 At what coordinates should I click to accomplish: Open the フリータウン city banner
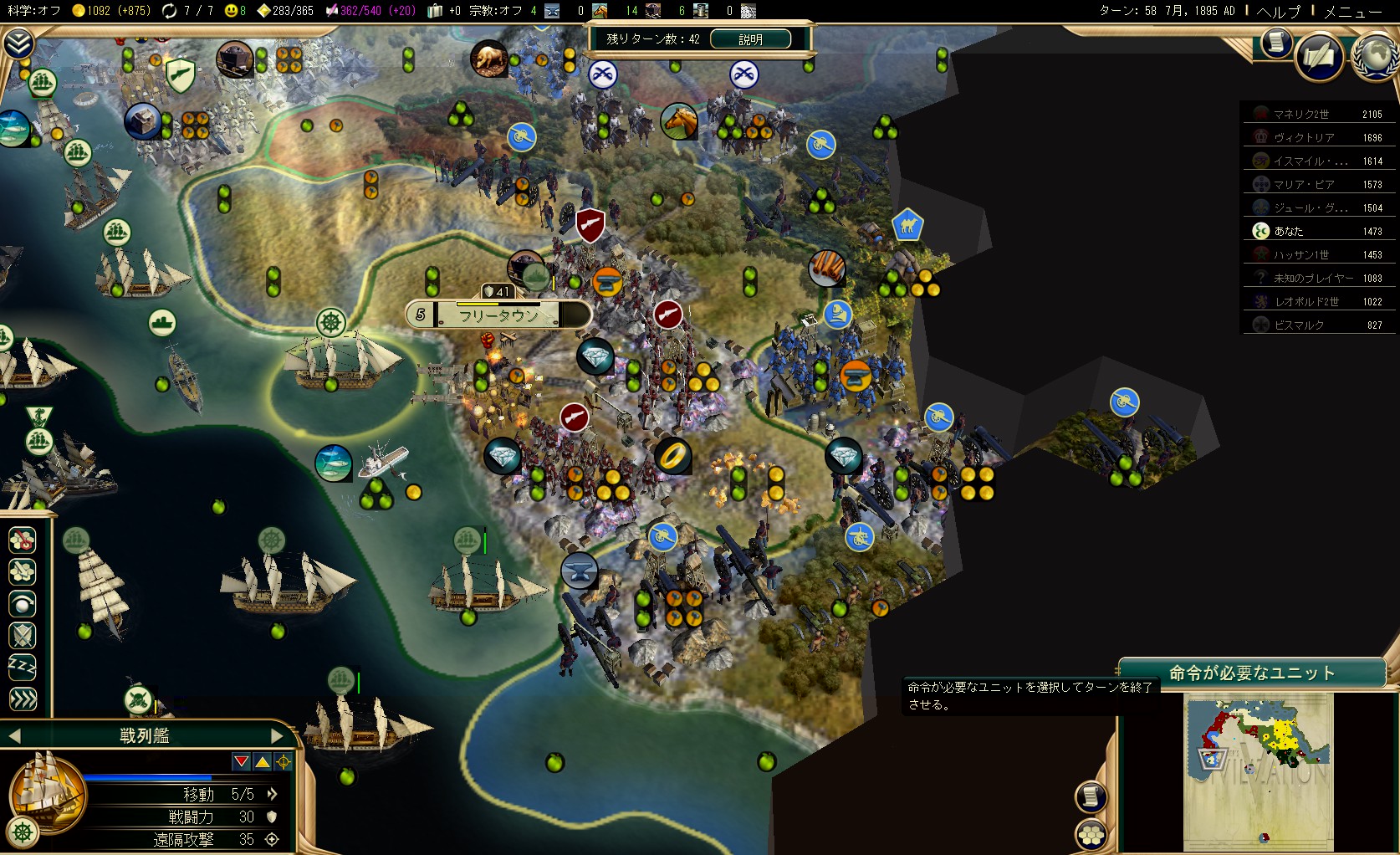[498, 315]
